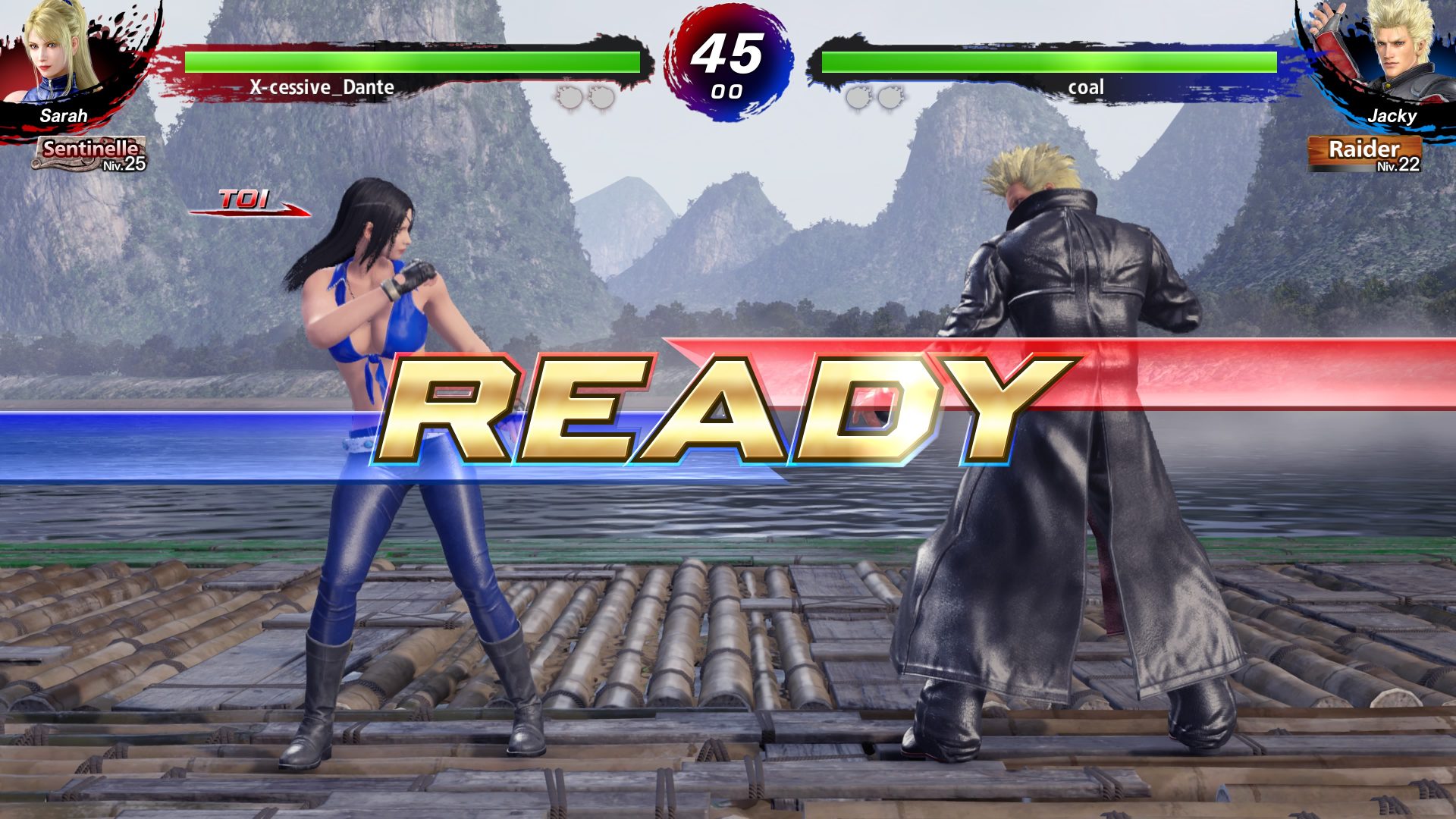Click the second round orb under coal's bar
The height and width of the screenshot is (819, 1456).
pos(887,97)
